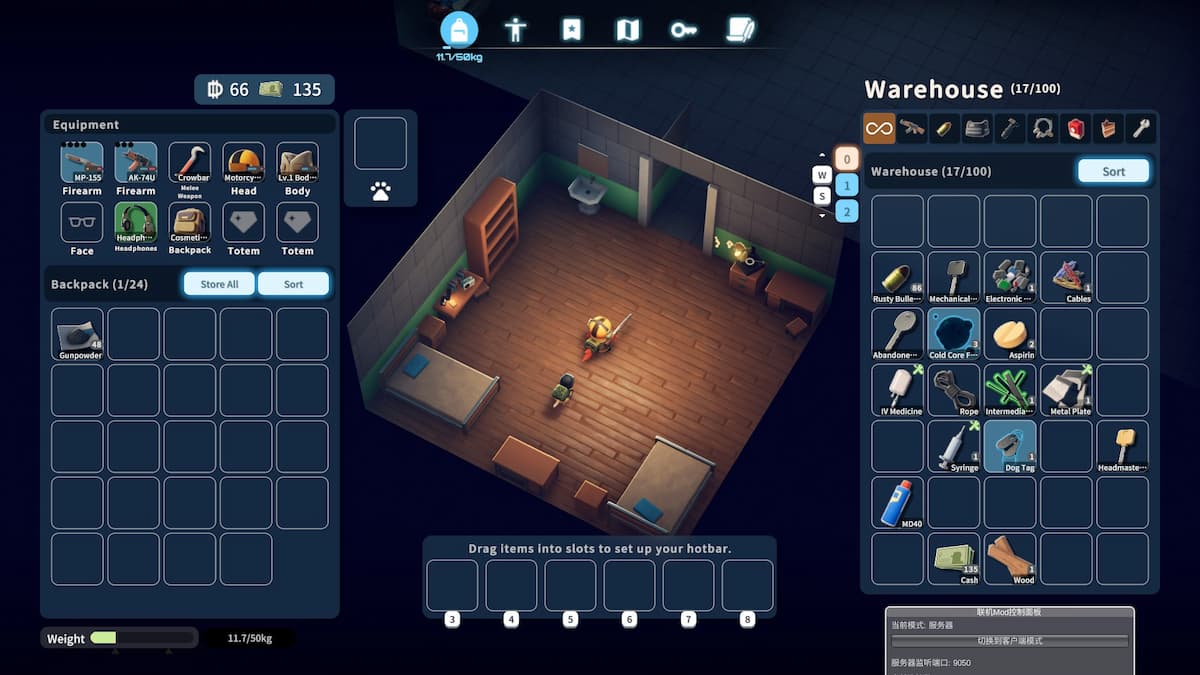Select the Cold Core item
Viewport: 1200px width, 675px height.
pos(953,334)
